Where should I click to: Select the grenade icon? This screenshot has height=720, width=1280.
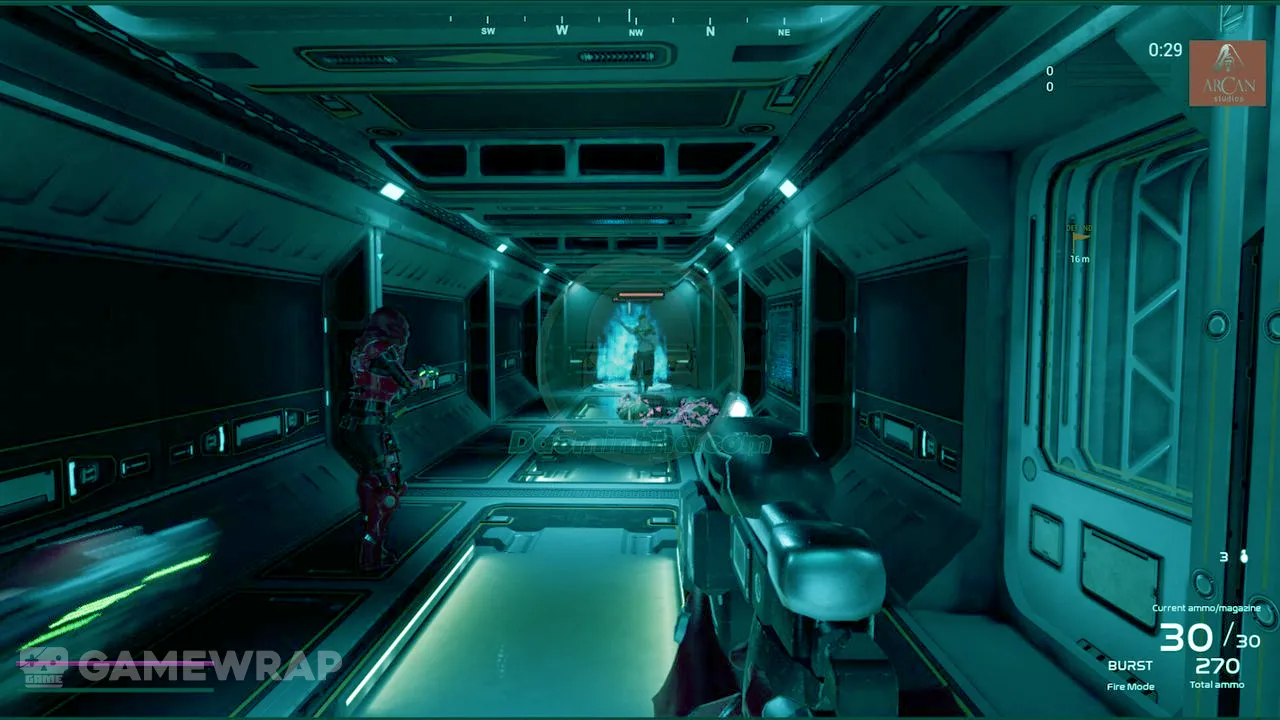[1244, 557]
